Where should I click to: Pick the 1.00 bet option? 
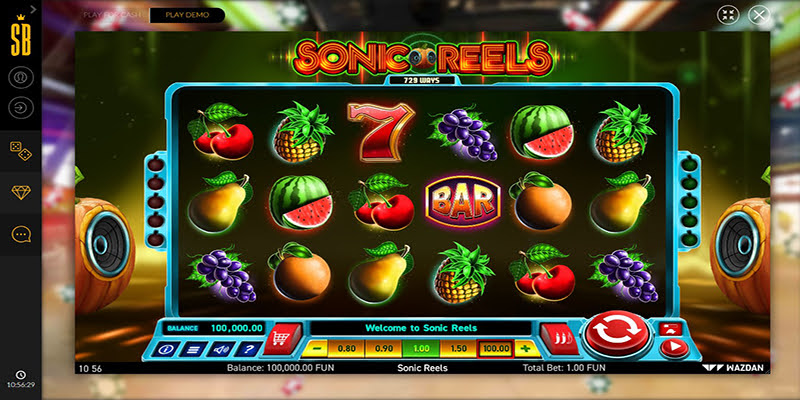419,349
